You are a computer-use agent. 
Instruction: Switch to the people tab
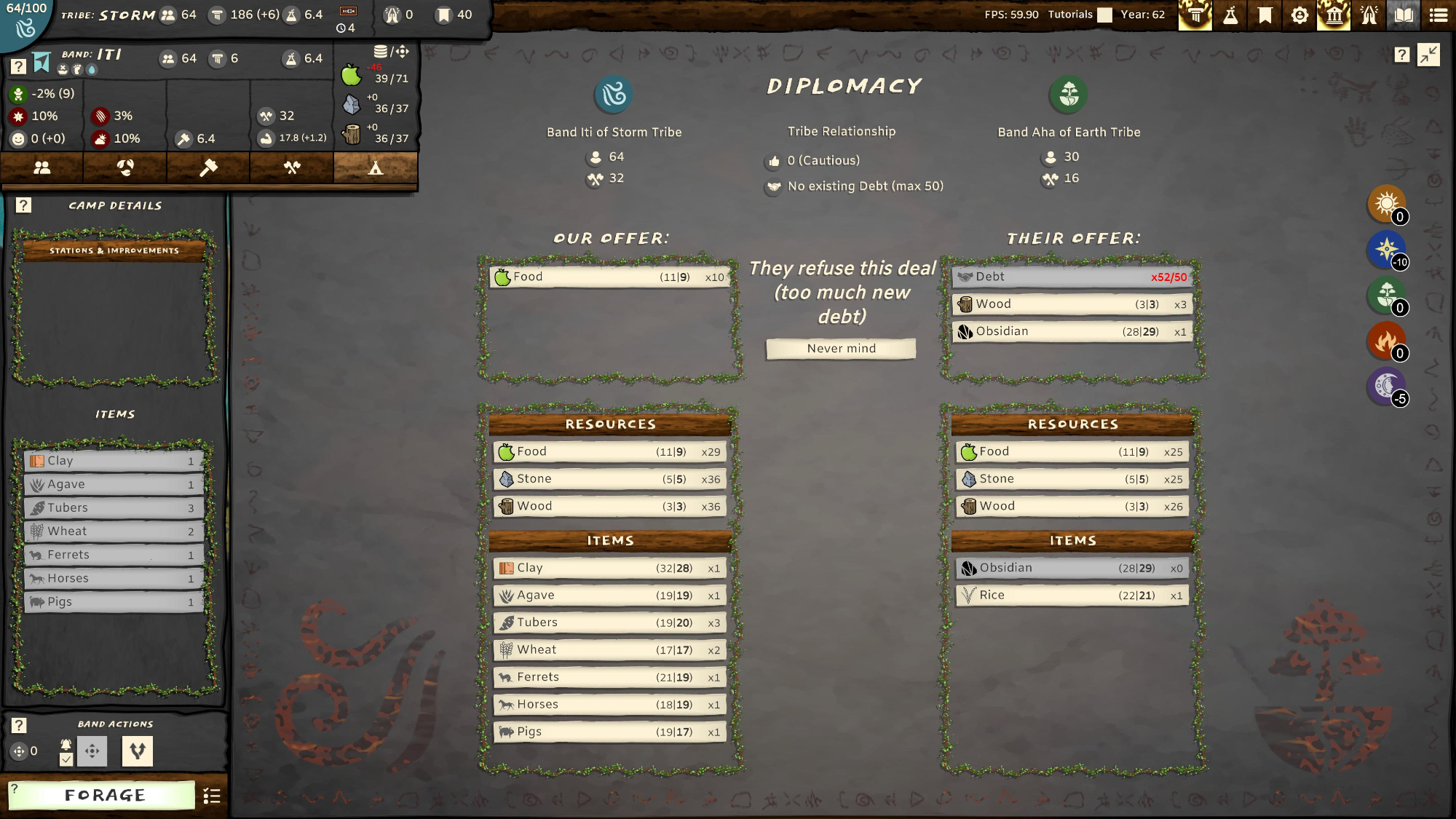(42, 167)
